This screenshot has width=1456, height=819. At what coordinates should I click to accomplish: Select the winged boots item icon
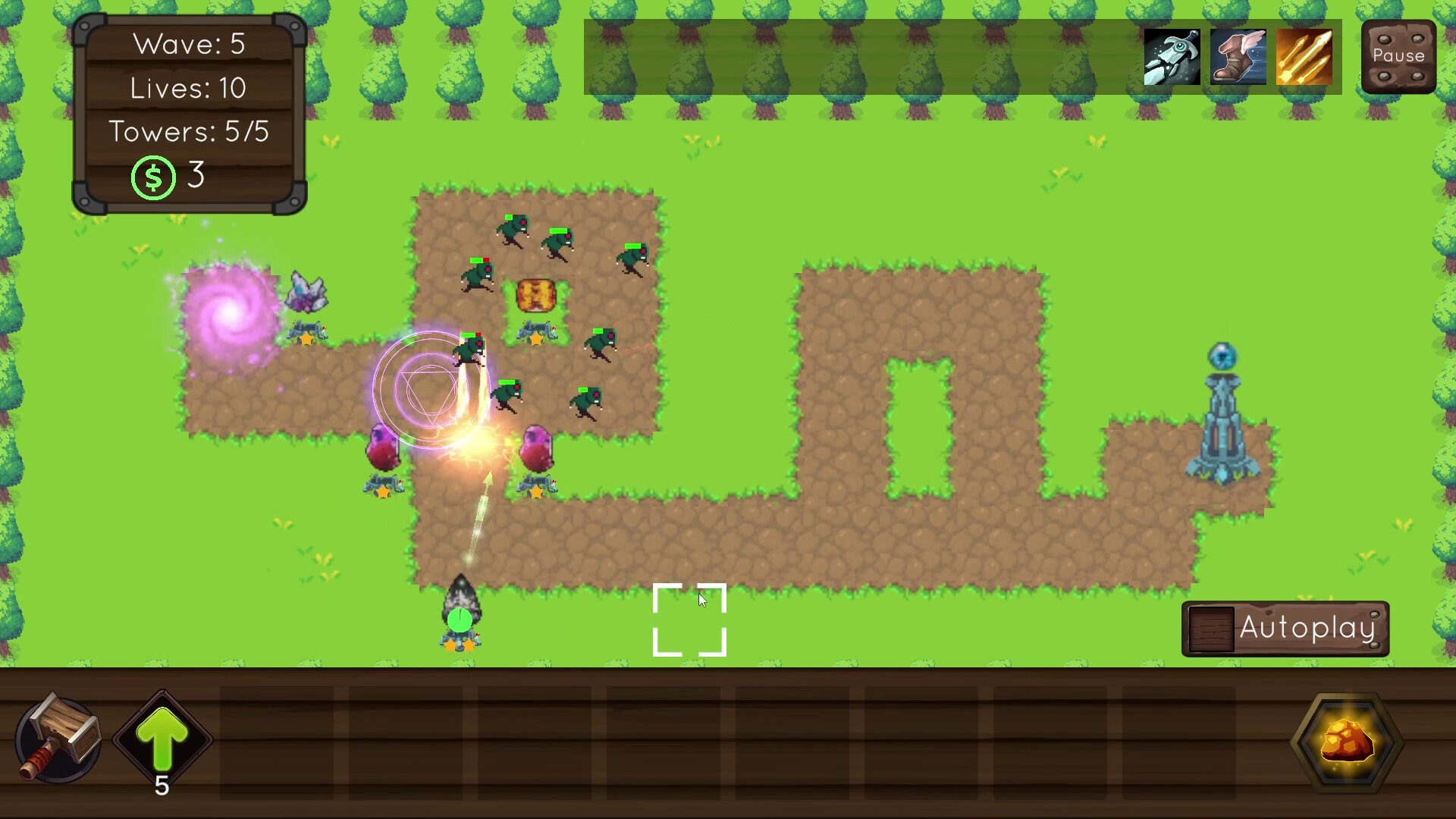(x=1238, y=57)
